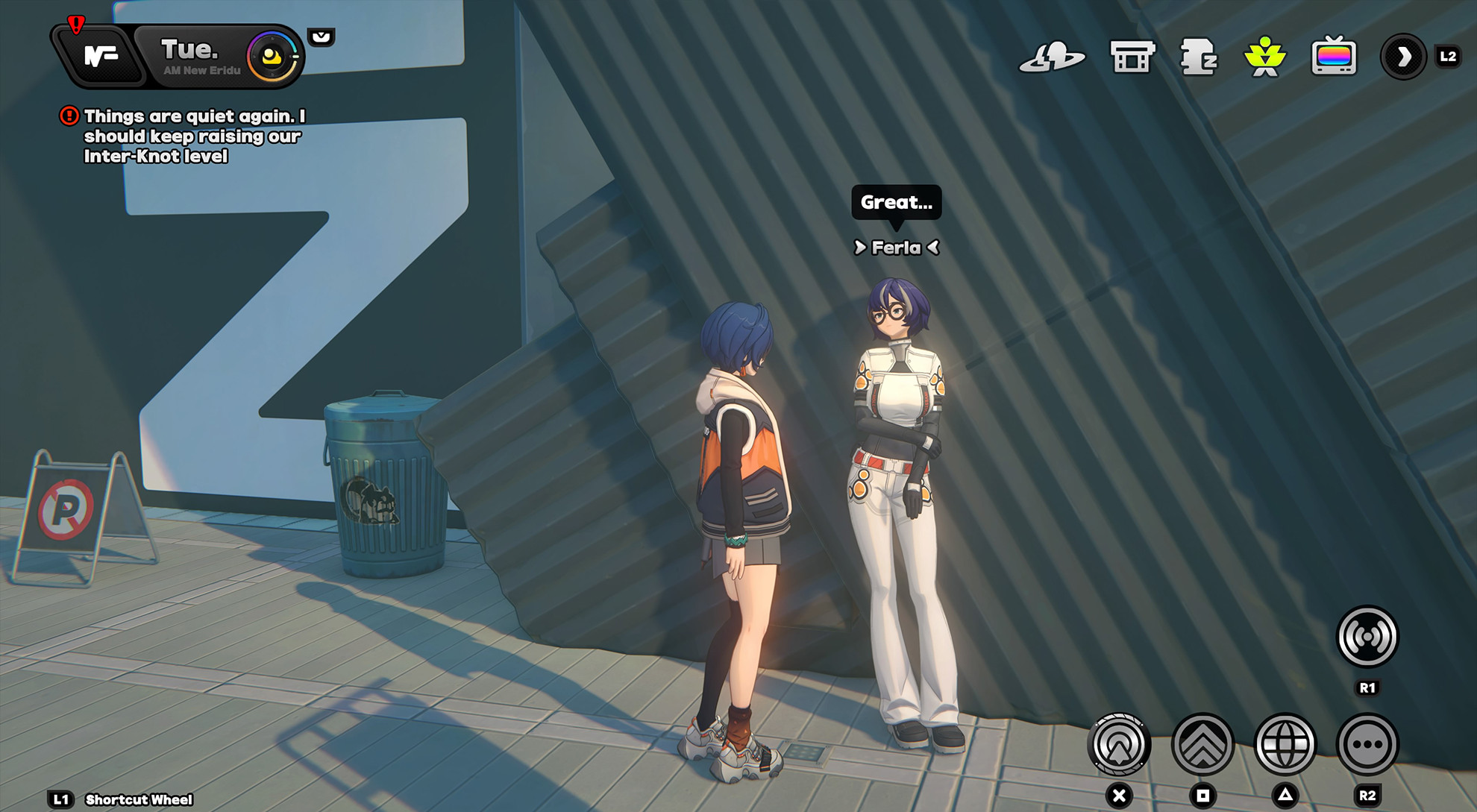The image size is (1477, 812).
Task: Activate the double chevron up button
Action: [1202, 744]
